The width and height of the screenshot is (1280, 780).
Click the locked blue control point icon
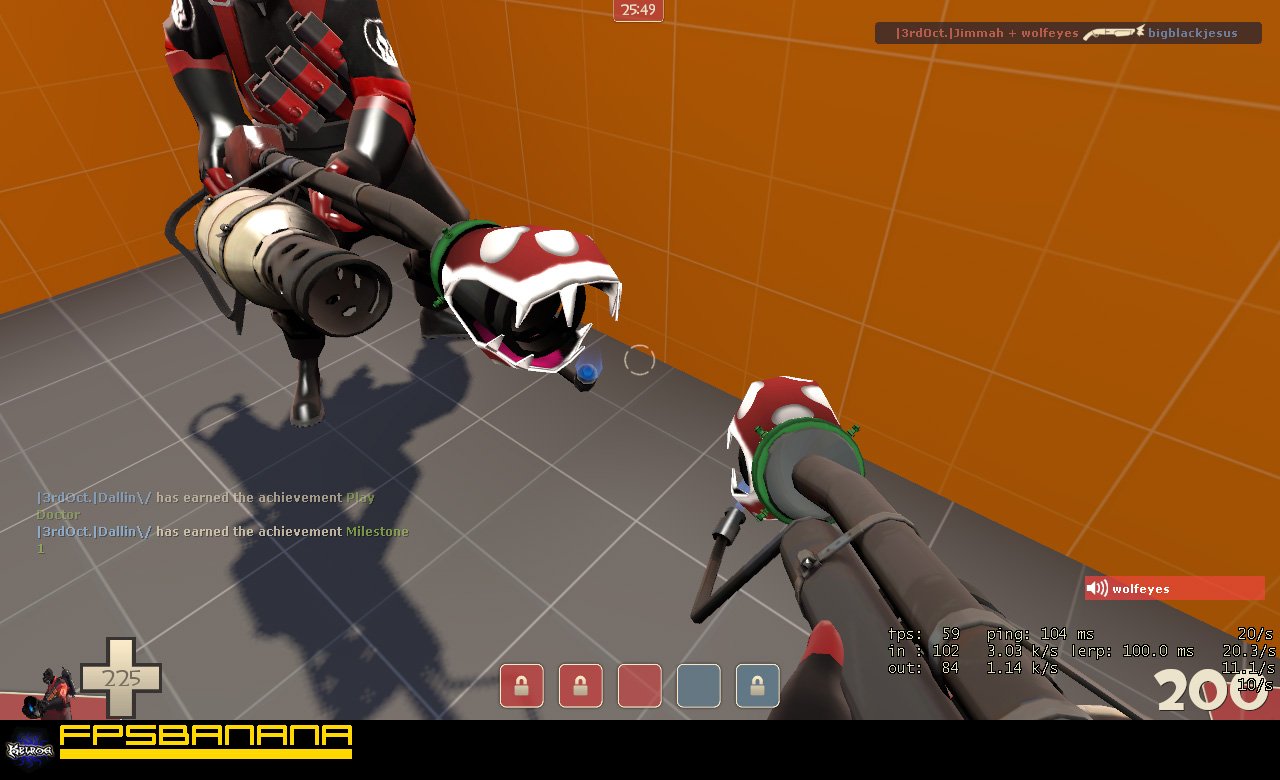tap(757, 686)
